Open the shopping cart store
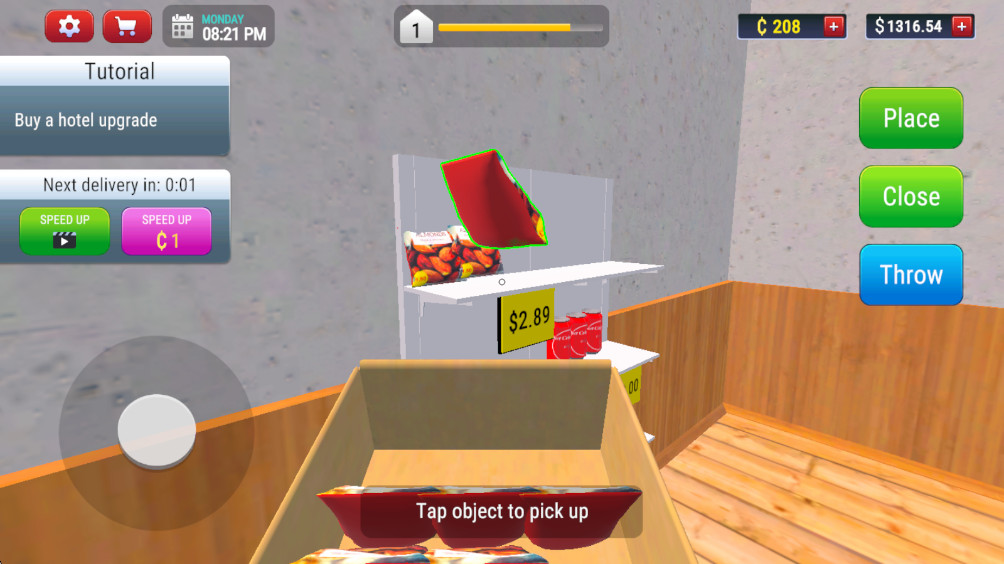Screen dimensions: 1004x564 click(127, 26)
